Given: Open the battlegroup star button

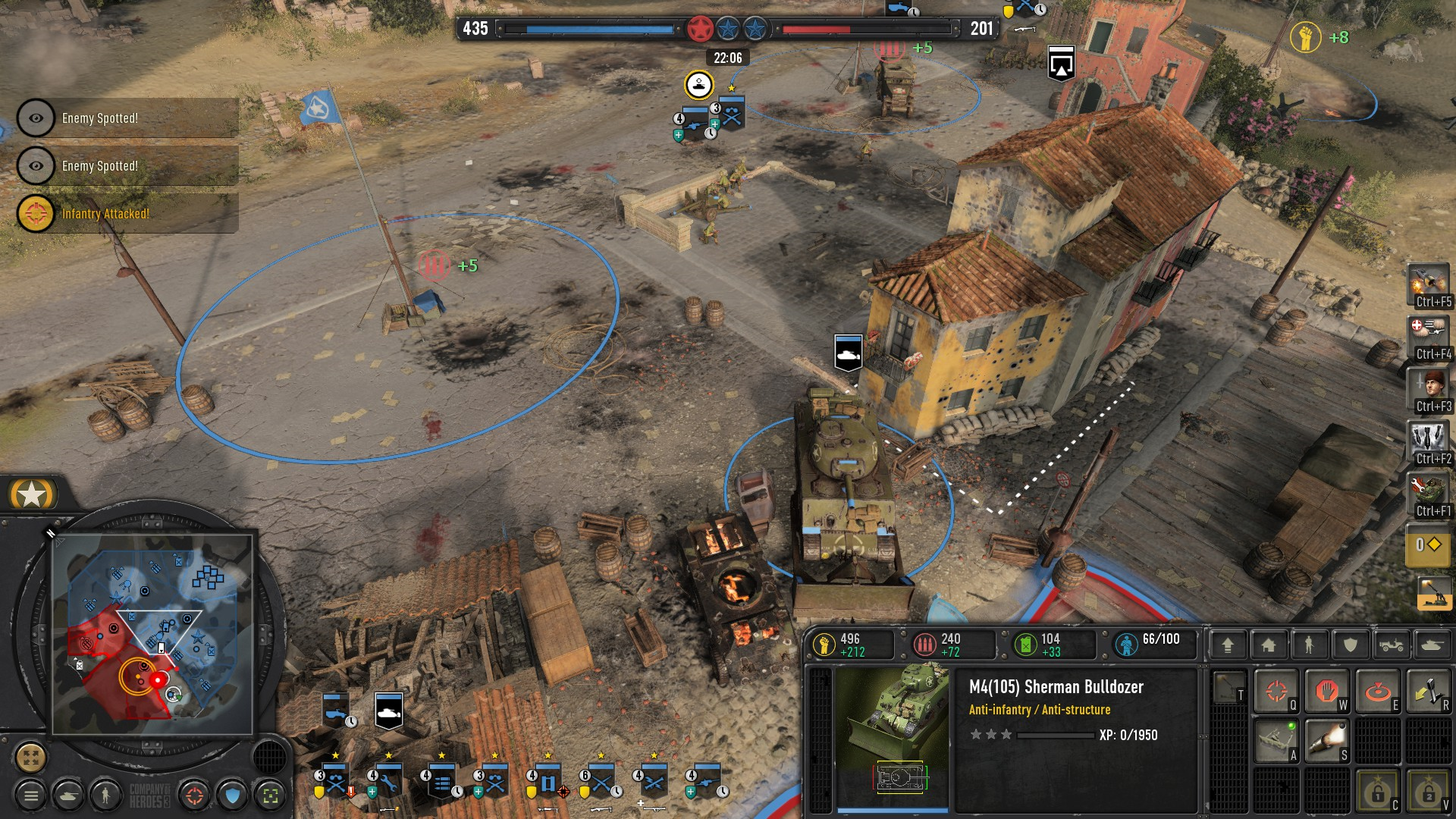Looking at the screenshot, I should (x=32, y=494).
